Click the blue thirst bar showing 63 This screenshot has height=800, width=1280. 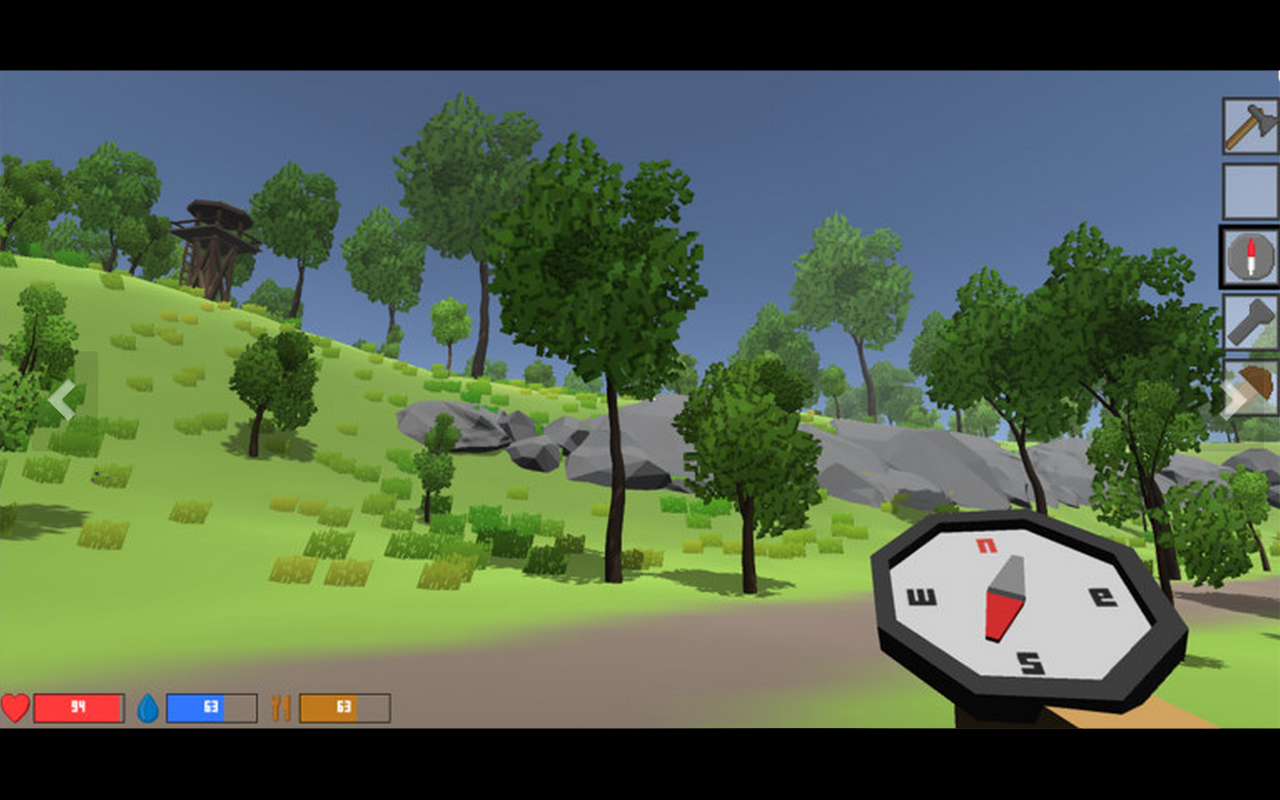click(x=210, y=707)
